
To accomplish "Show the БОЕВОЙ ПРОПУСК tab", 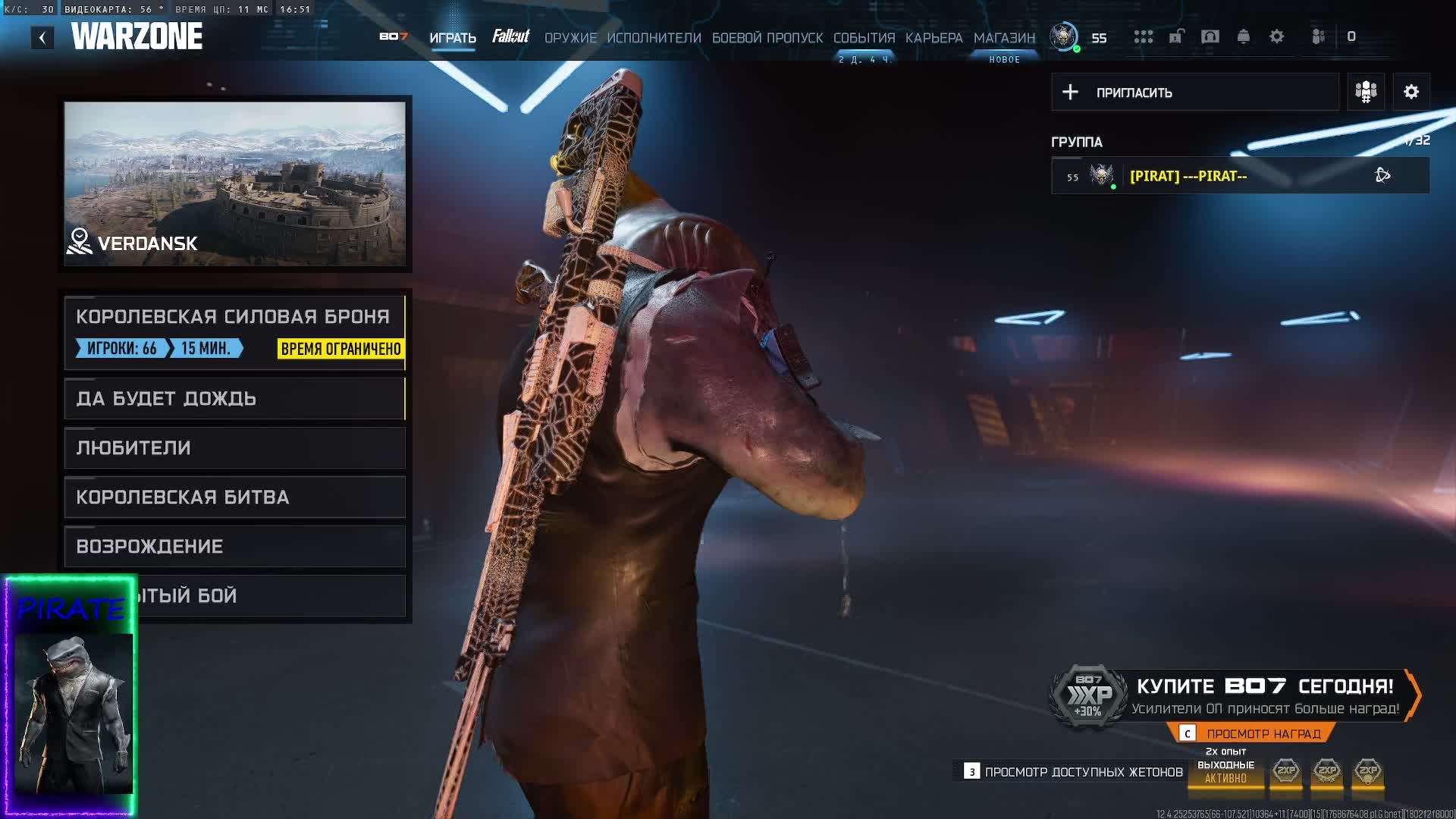I will 767,38.
